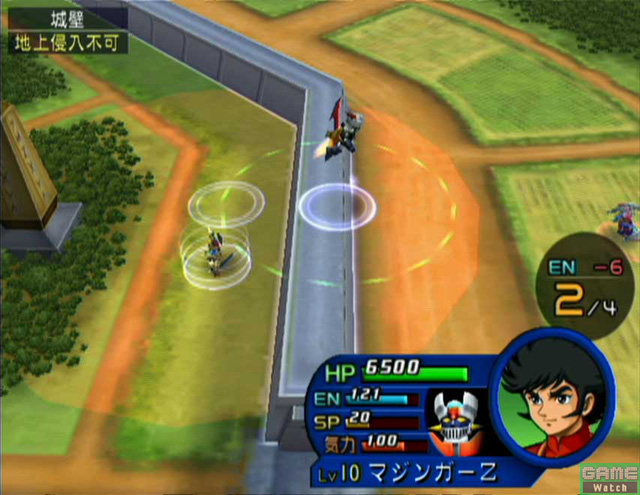Image resolution: width=640 pixels, height=495 pixels.
Task: Open the terrain info panel
Action: click(x=64, y=30)
